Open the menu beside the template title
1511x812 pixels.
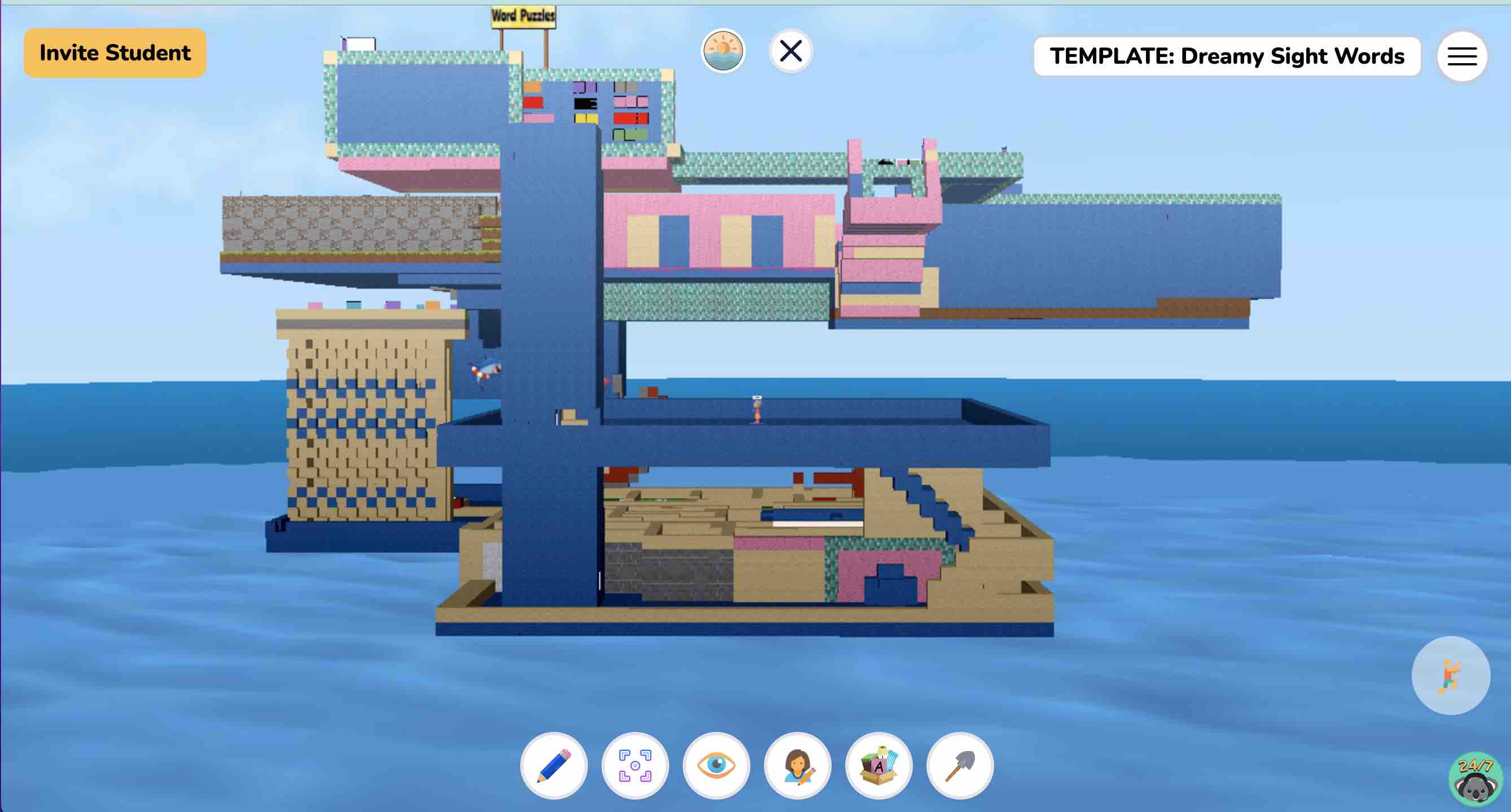[1462, 56]
